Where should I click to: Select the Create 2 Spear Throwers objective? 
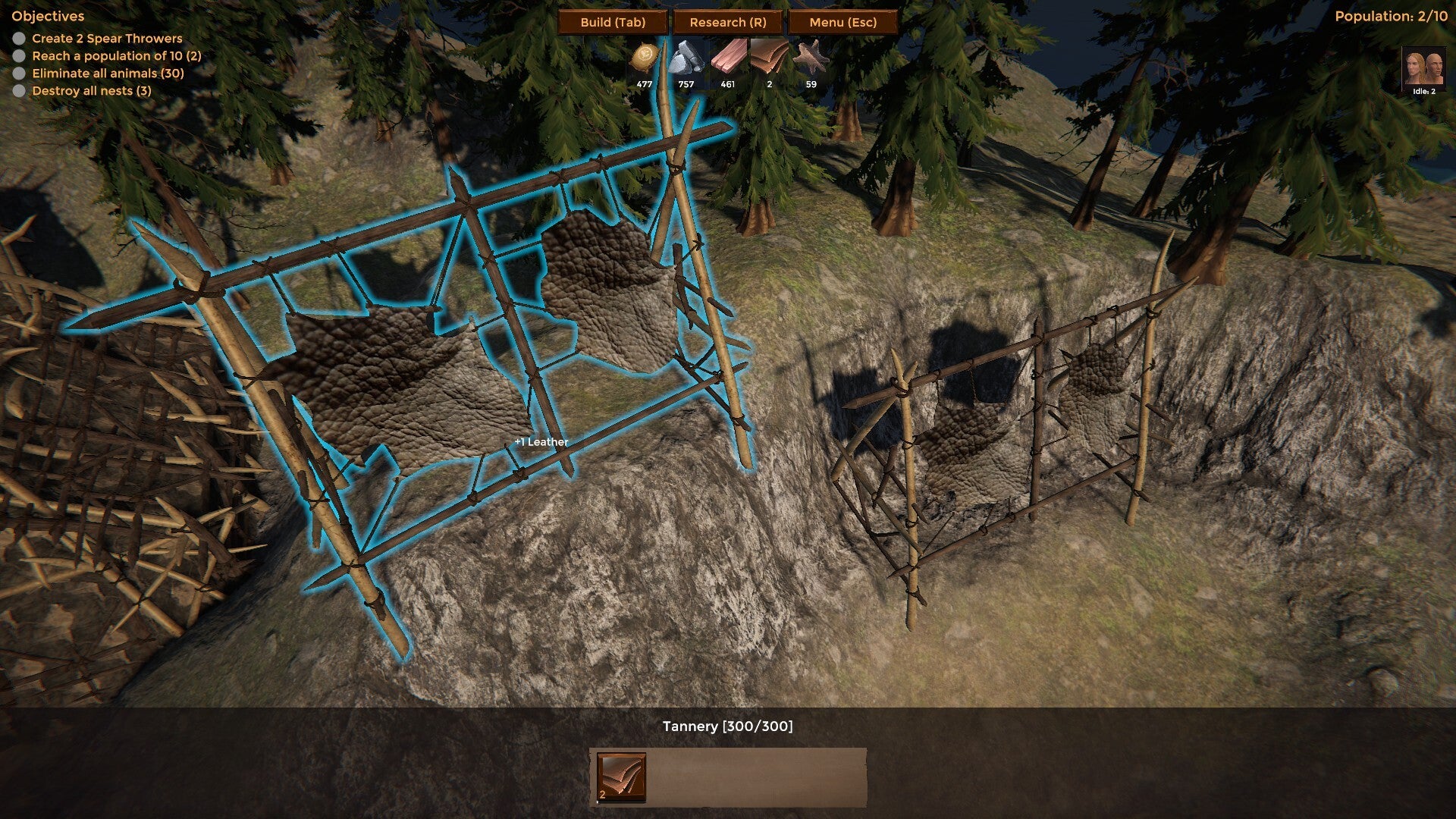point(107,38)
